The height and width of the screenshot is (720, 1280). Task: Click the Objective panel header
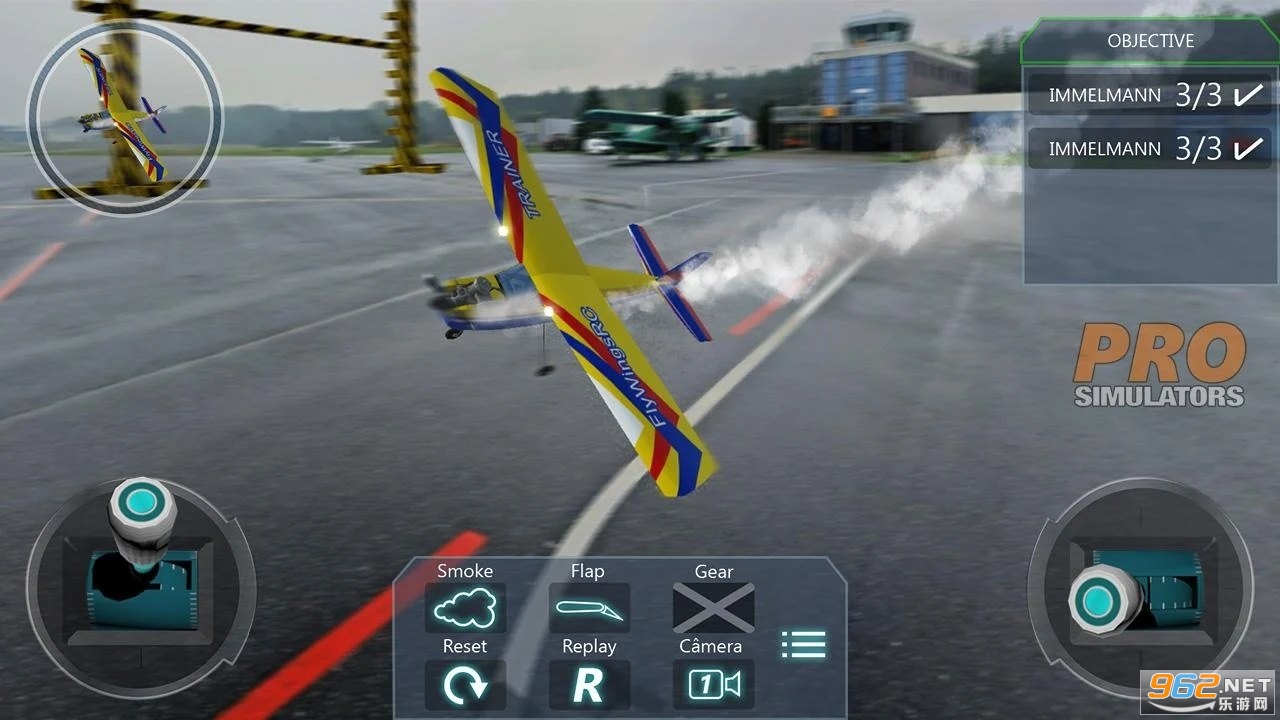1150,41
